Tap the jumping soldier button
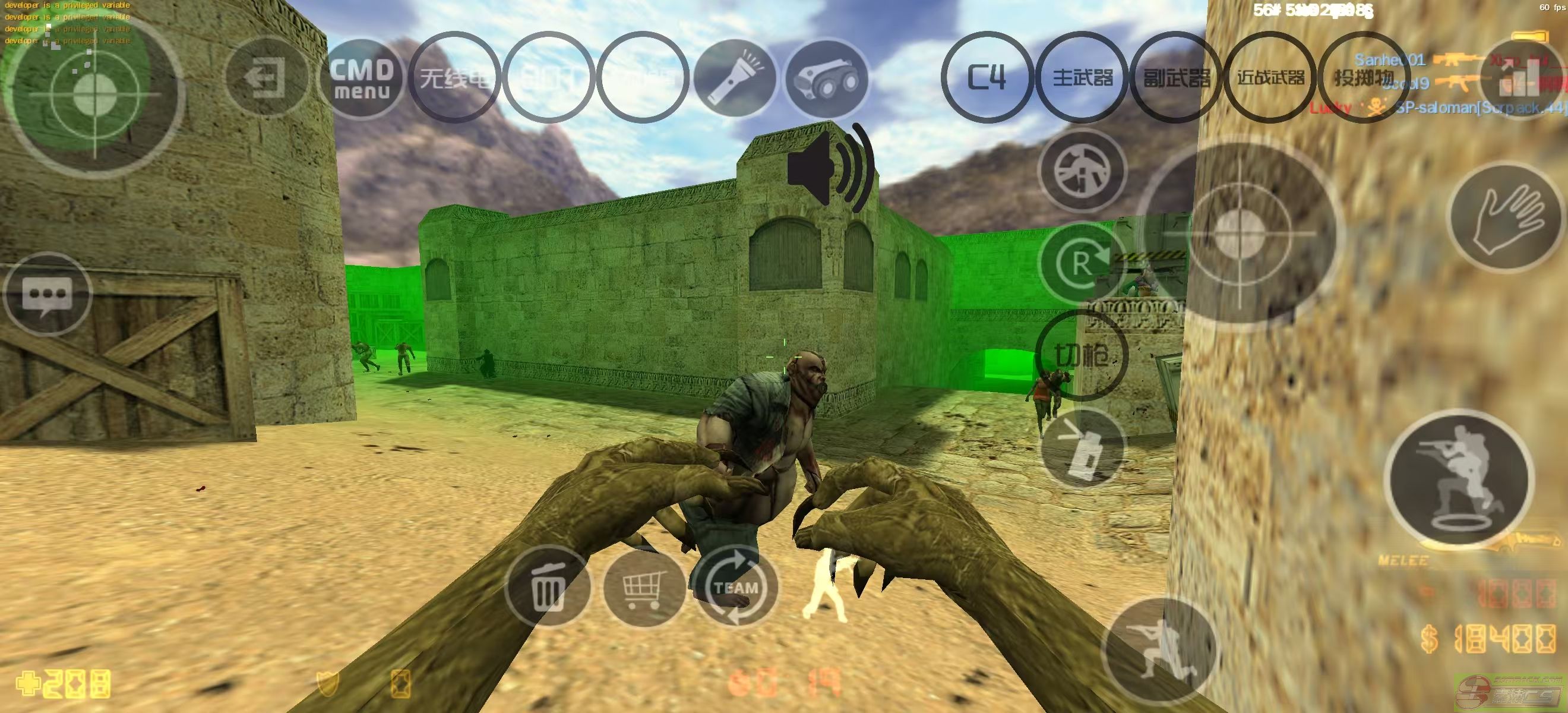 click(1459, 478)
